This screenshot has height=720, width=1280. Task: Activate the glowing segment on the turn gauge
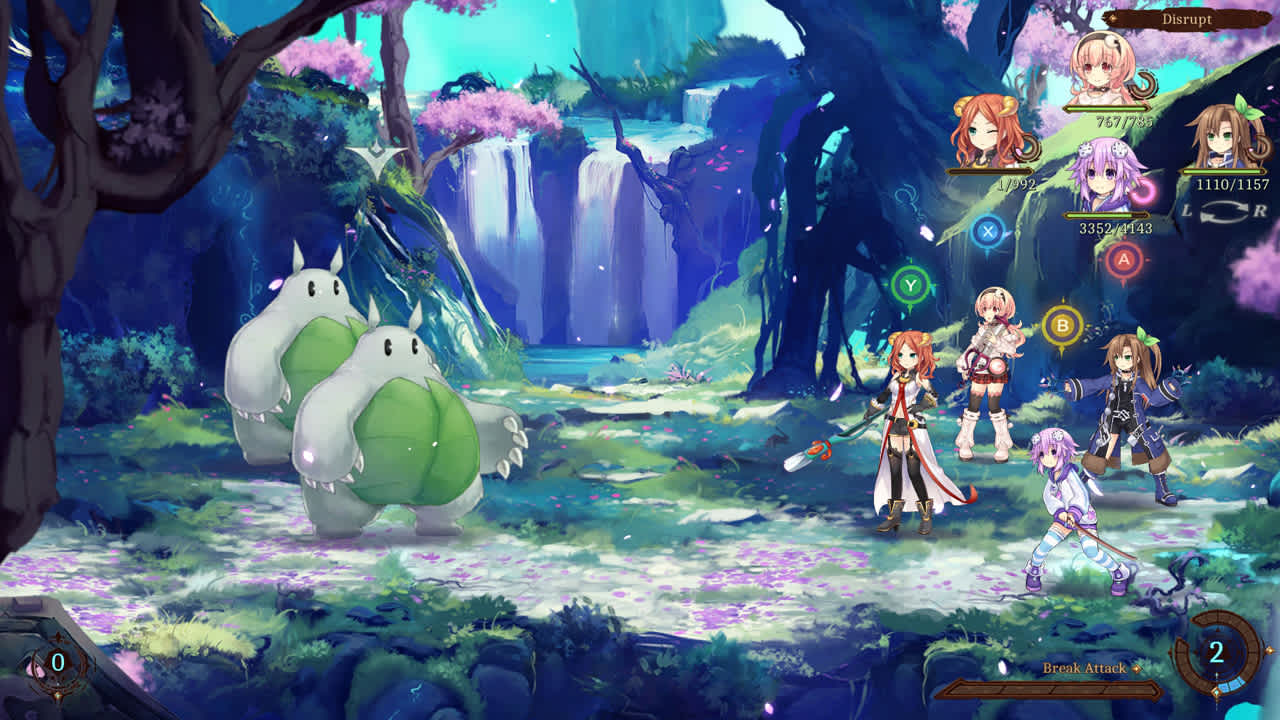(1232, 685)
